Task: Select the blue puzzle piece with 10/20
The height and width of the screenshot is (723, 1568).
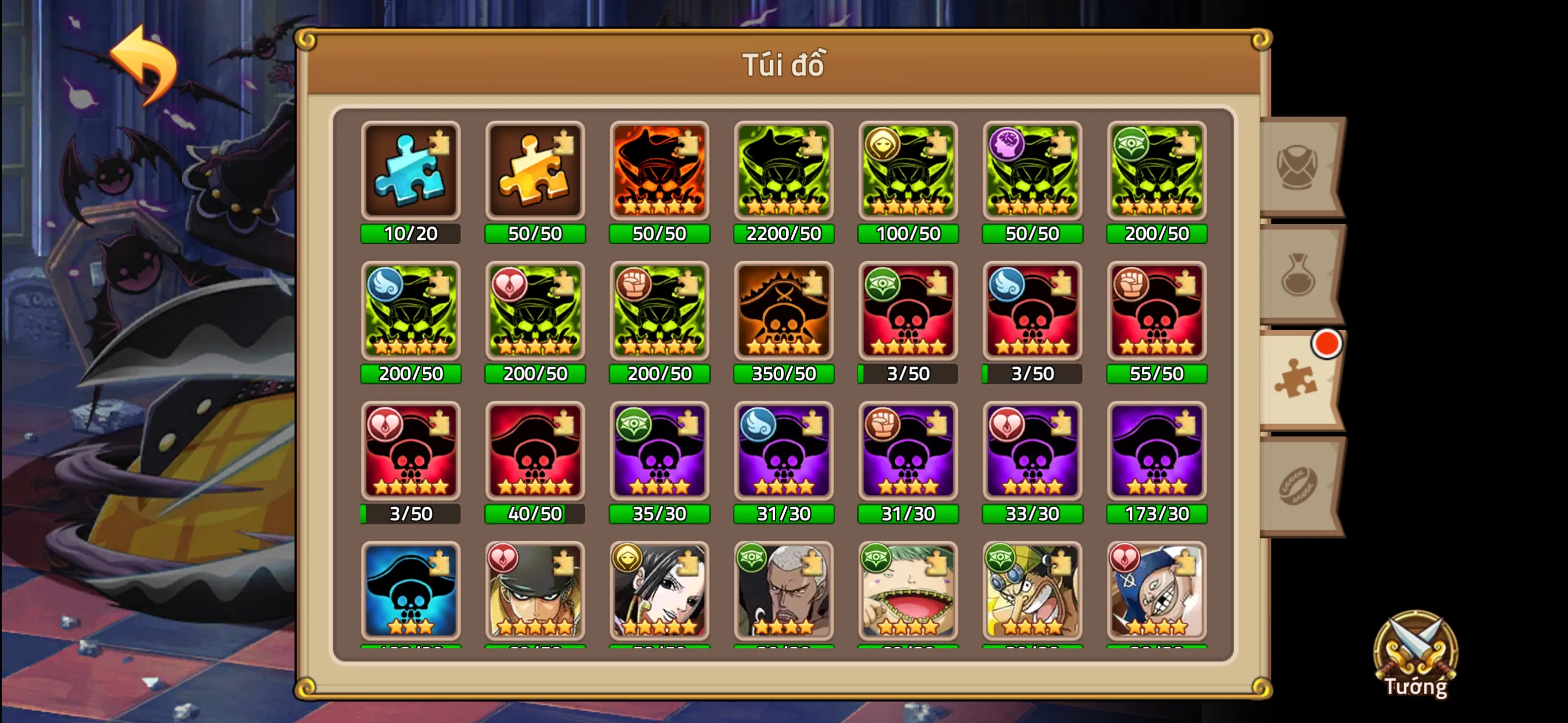Action: (411, 171)
